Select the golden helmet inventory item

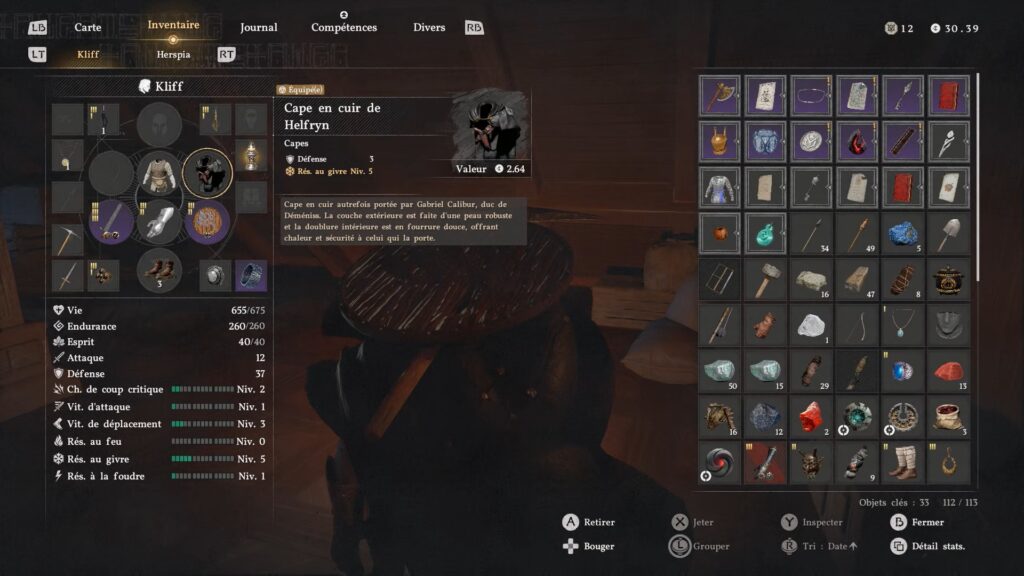720,141
